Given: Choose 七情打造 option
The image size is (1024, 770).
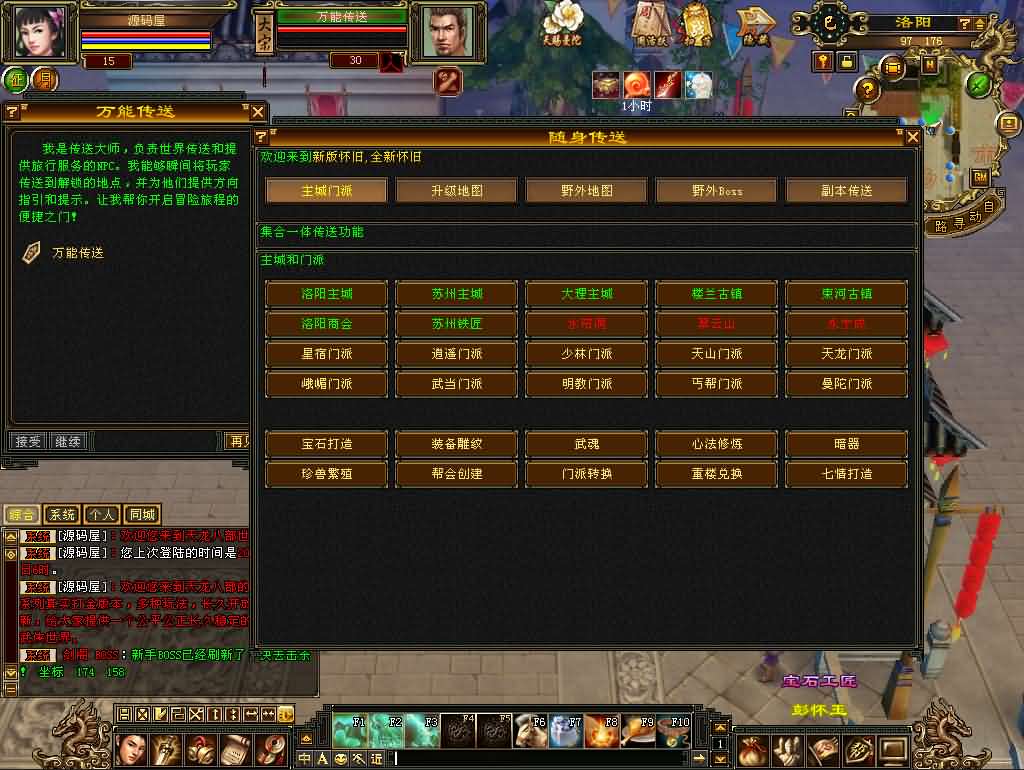Looking at the screenshot, I should [x=846, y=474].
